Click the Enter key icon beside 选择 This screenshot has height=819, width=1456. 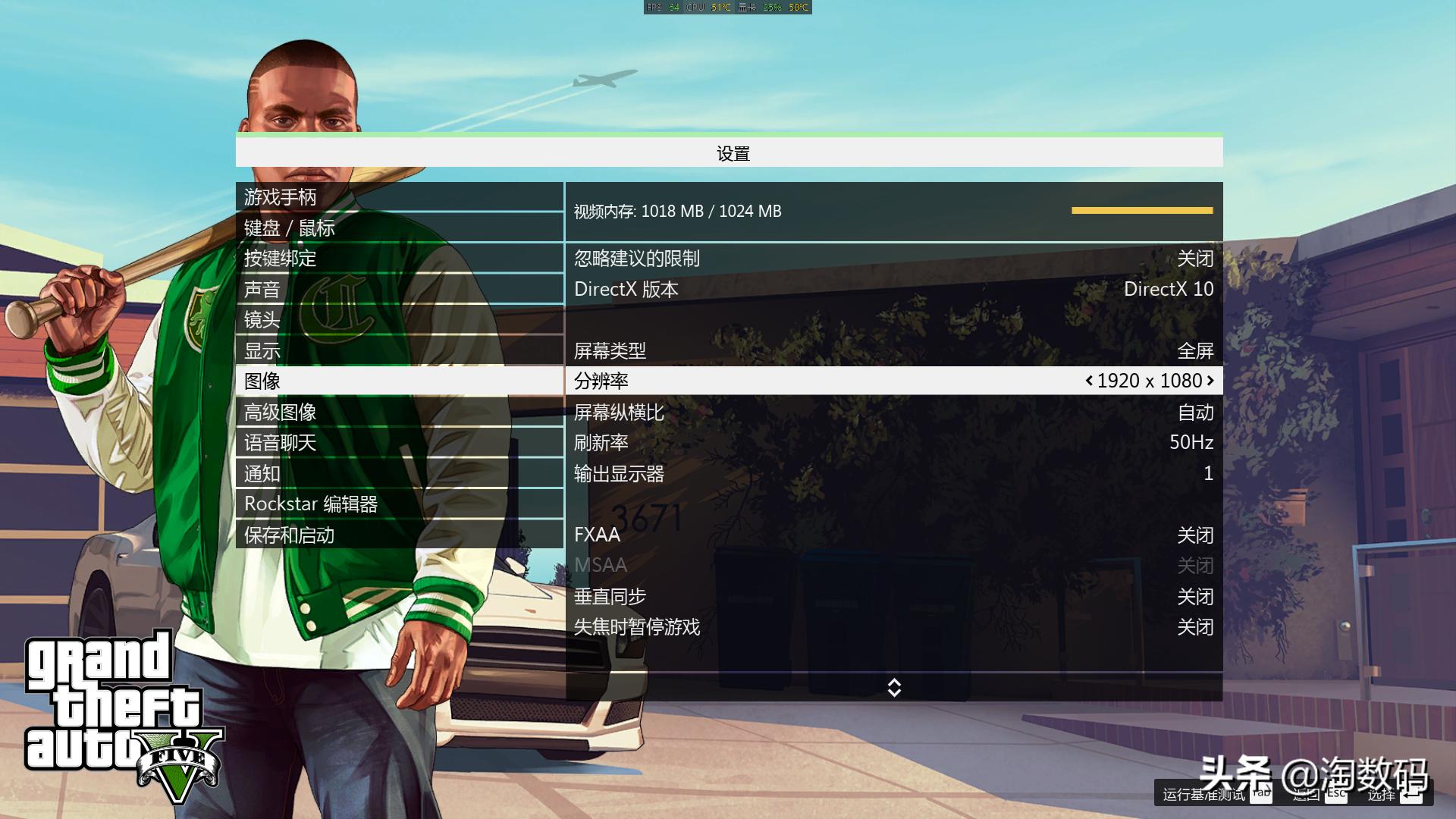[1413, 796]
